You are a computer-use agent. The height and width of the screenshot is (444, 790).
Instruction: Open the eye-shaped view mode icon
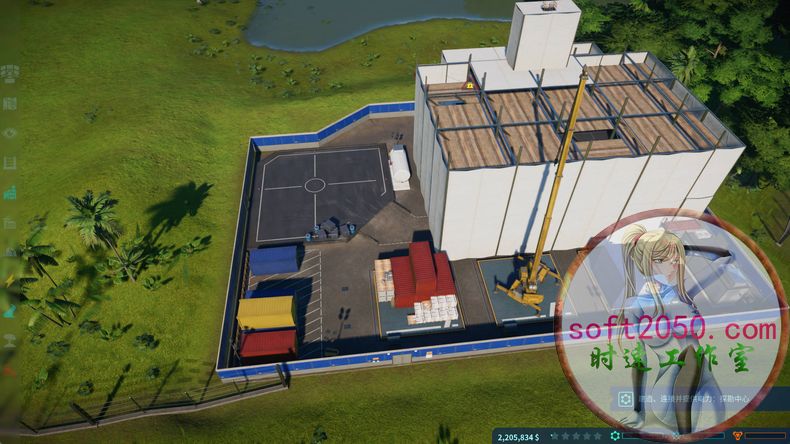pyautogui.click(x=10, y=132)
